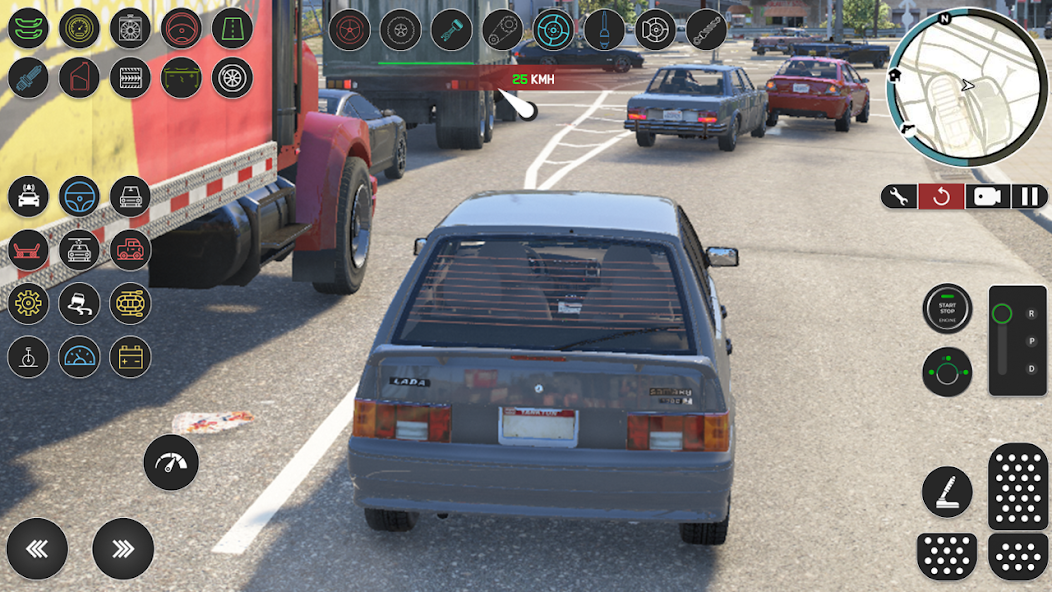1052x592 pixels.
Task: Select the green road lane icon
Action: (x=232, y=28)
